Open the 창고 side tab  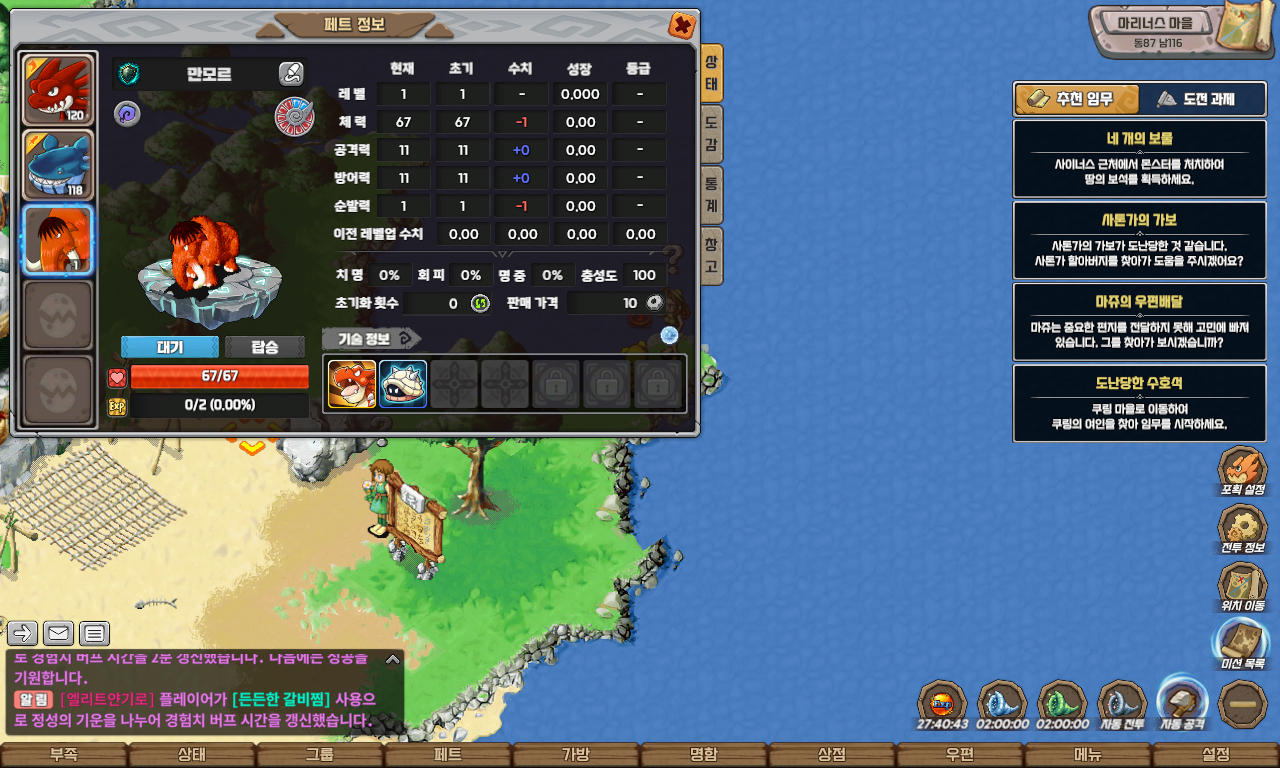(711, 255)
